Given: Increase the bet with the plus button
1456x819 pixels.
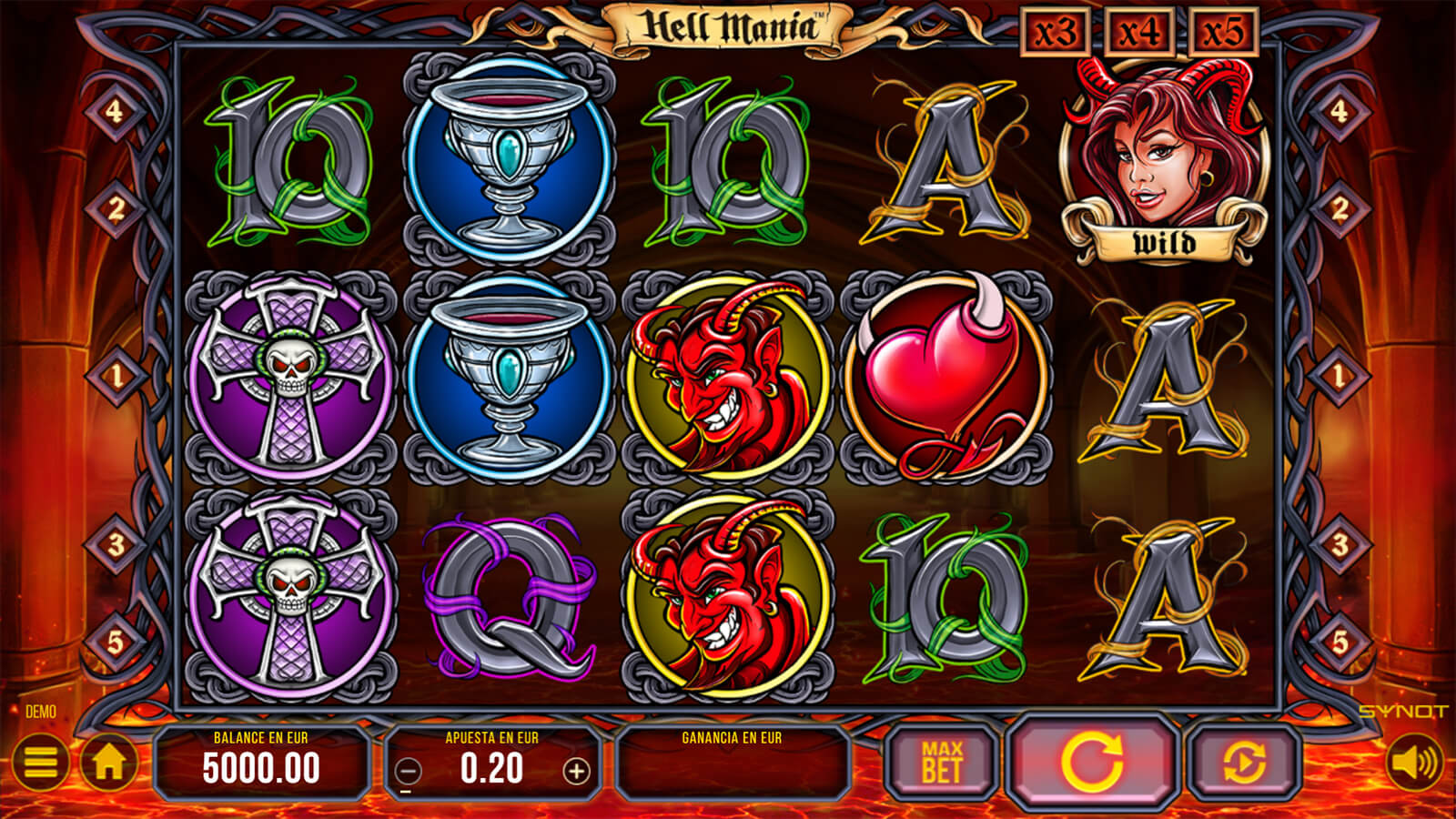Looking at the screenshot, I should tap(576, 772).
